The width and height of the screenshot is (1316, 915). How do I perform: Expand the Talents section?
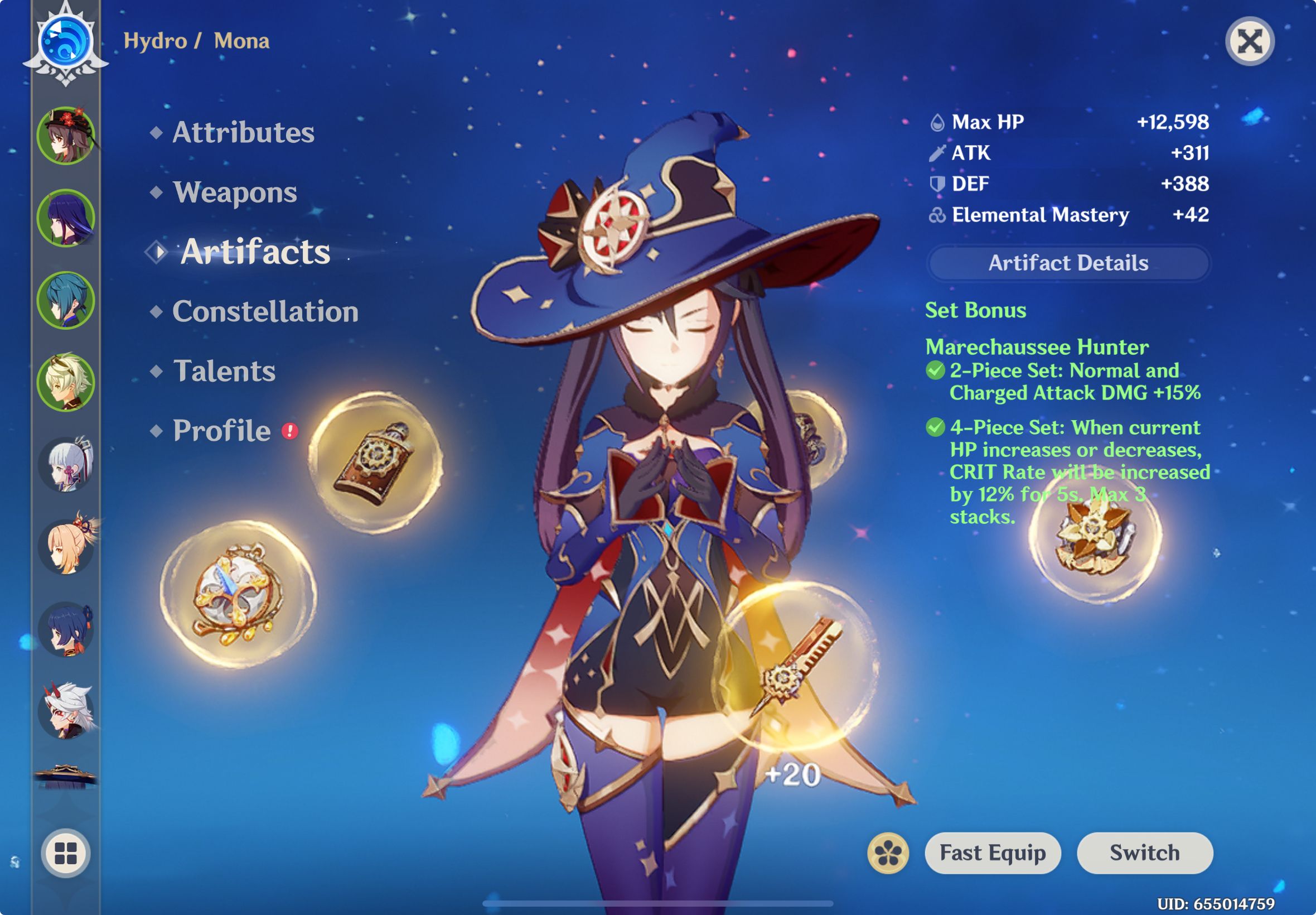[x=224, y=372]
